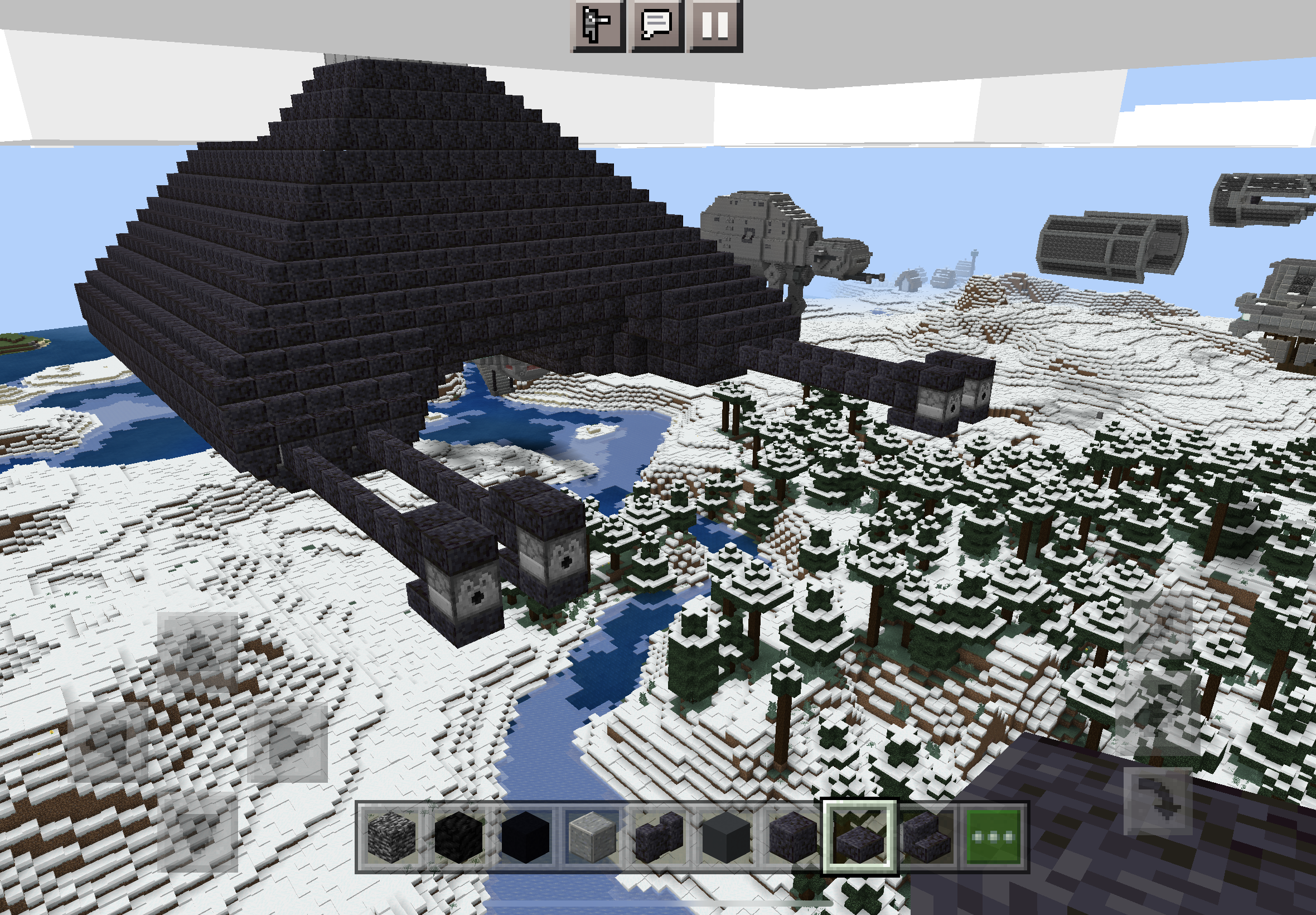The width and height of the screenshot is (1316, 915).
Task: Tap the move right D-pad arrow
Action: click(287, 742)
